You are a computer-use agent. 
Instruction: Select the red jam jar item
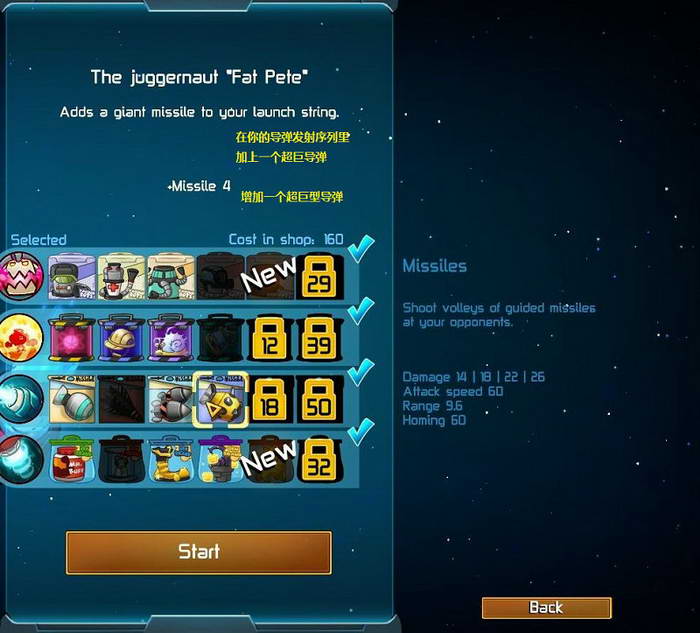click(x=73, y=458)
